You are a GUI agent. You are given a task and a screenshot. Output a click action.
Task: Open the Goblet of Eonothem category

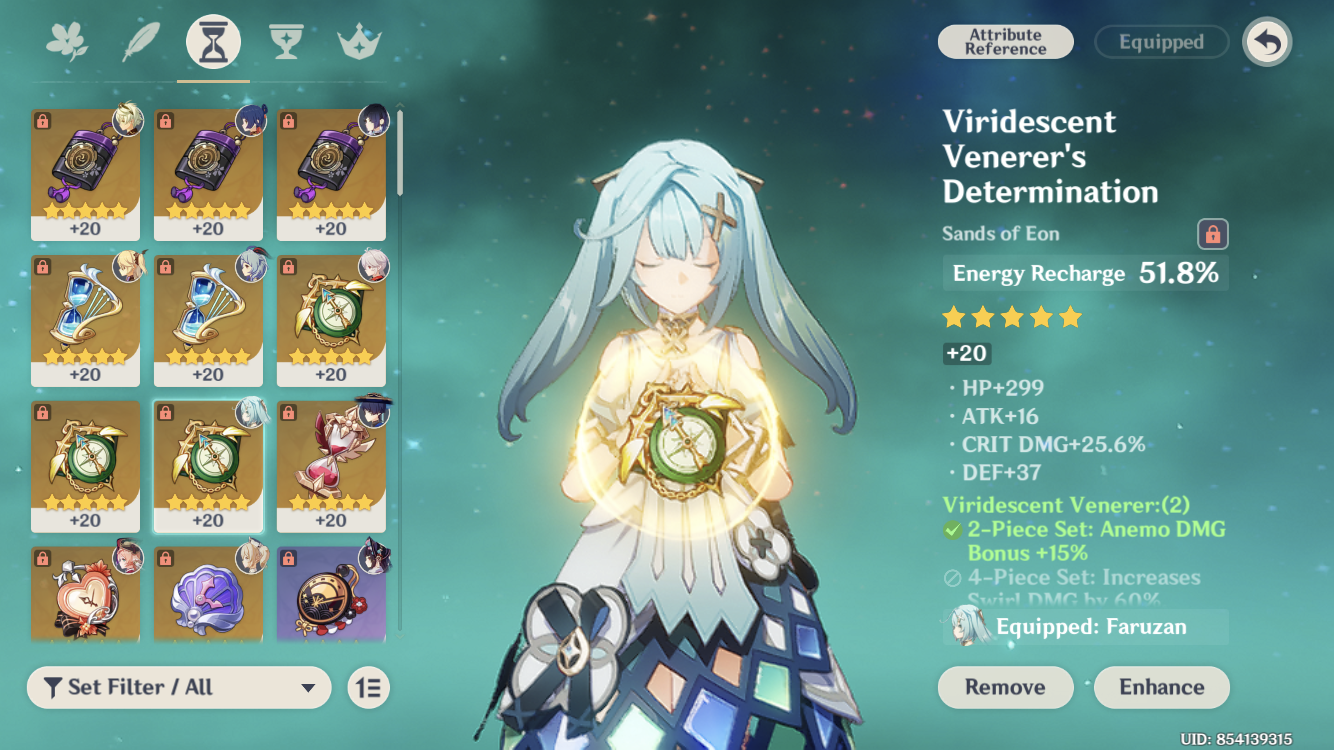click(286, 41)
